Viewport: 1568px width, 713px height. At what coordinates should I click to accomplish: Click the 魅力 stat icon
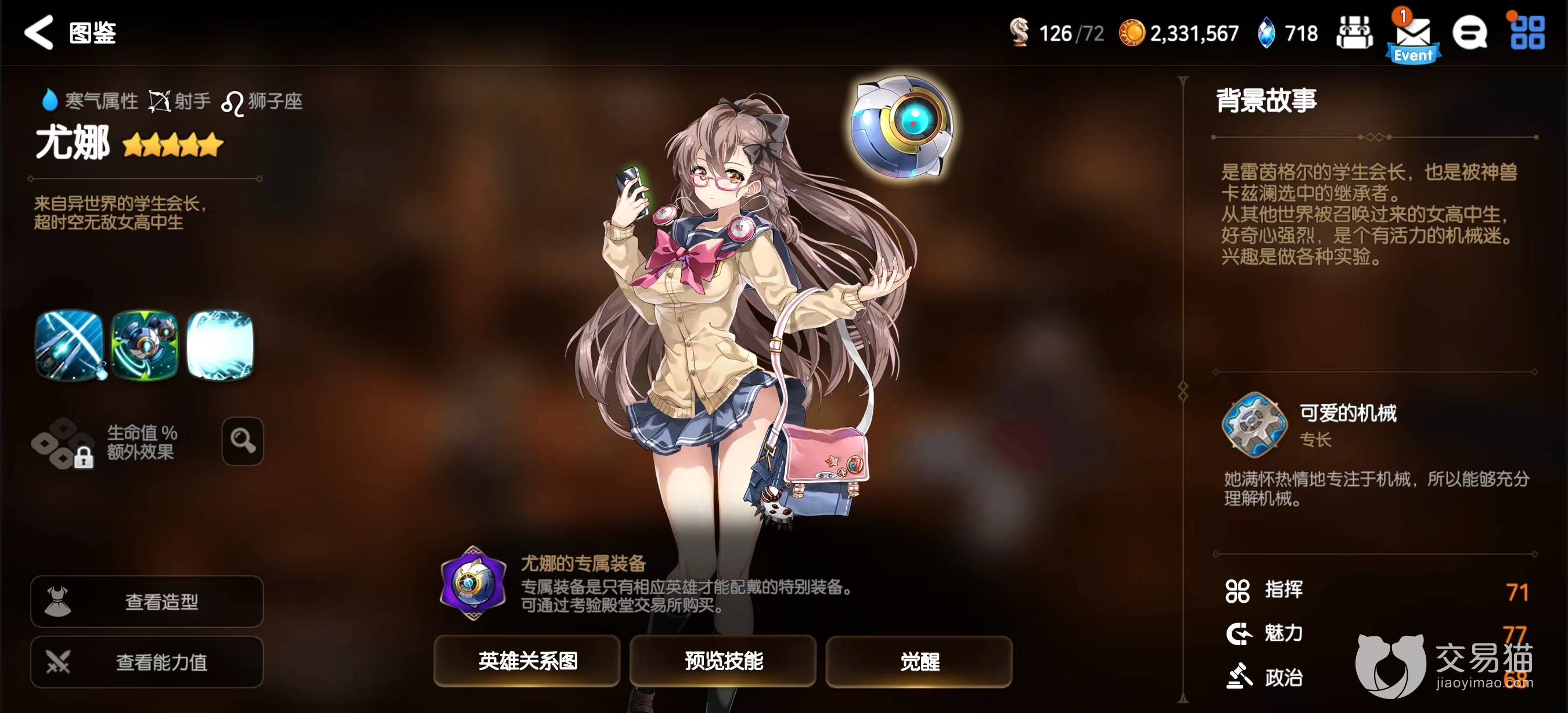(x=1240, y=633)
